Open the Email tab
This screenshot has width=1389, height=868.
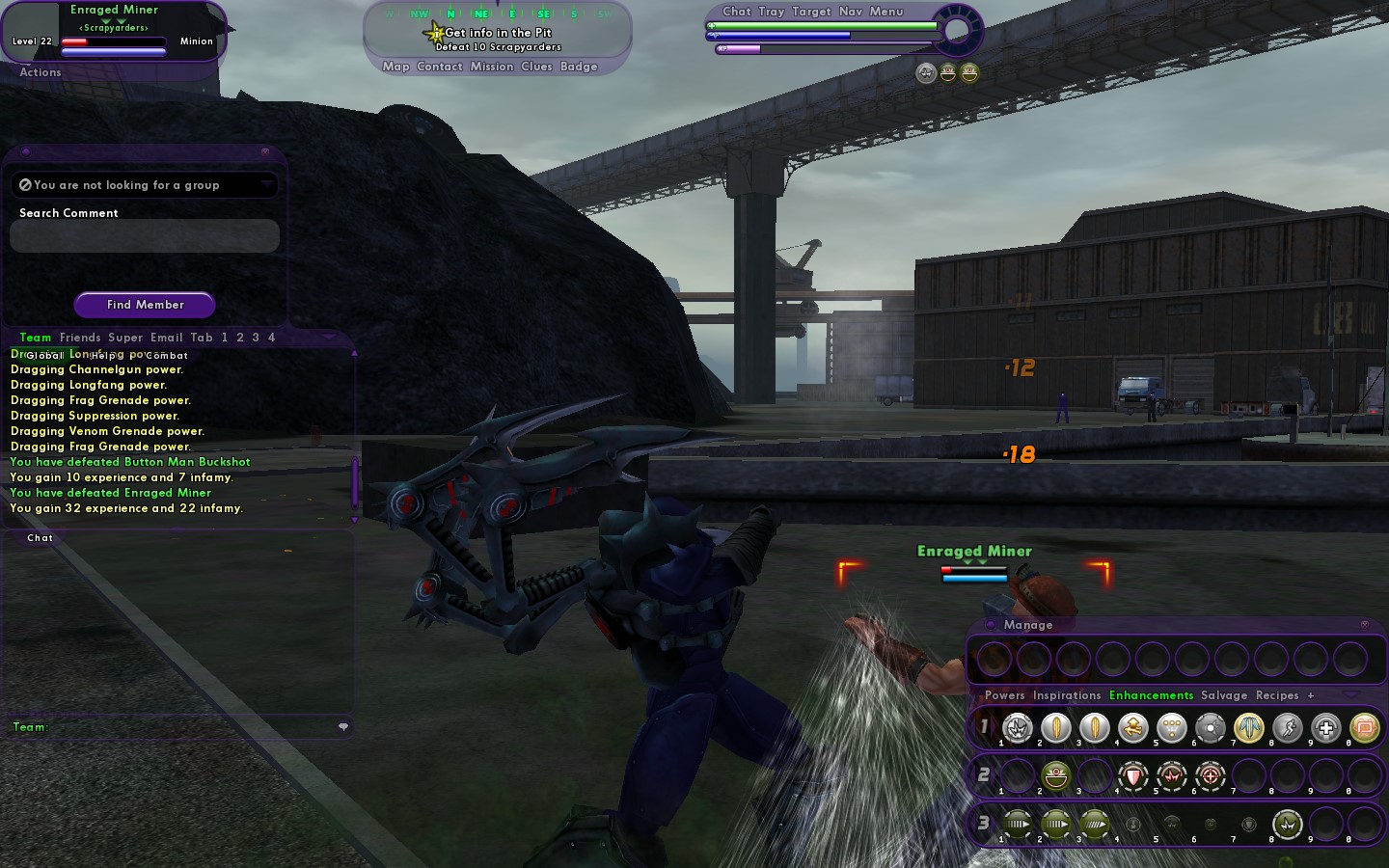[167, 338]
